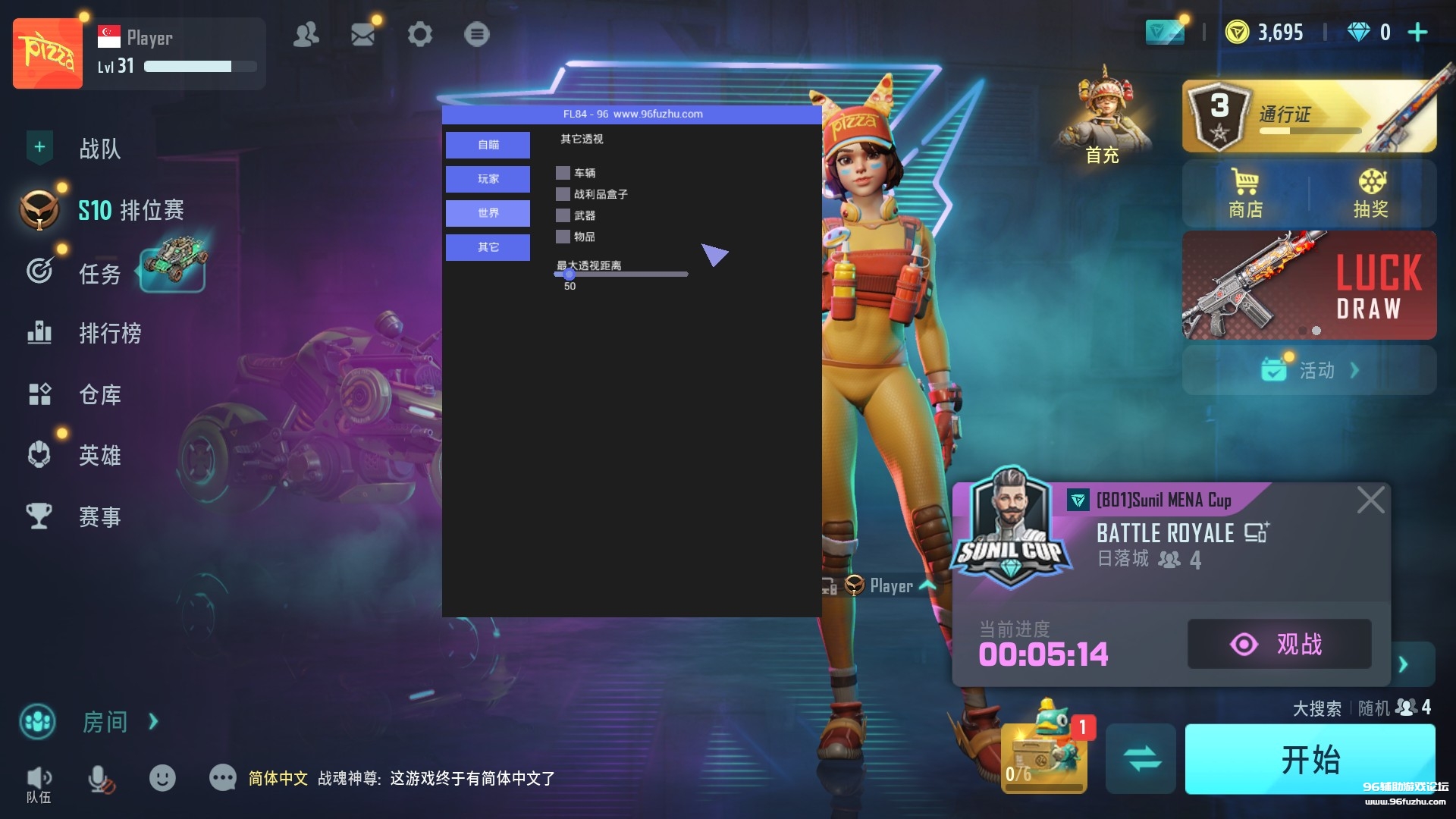The image size is (1456, 819).
Task: View the LUCK DRAW banner
Action: coord(1308,285)
